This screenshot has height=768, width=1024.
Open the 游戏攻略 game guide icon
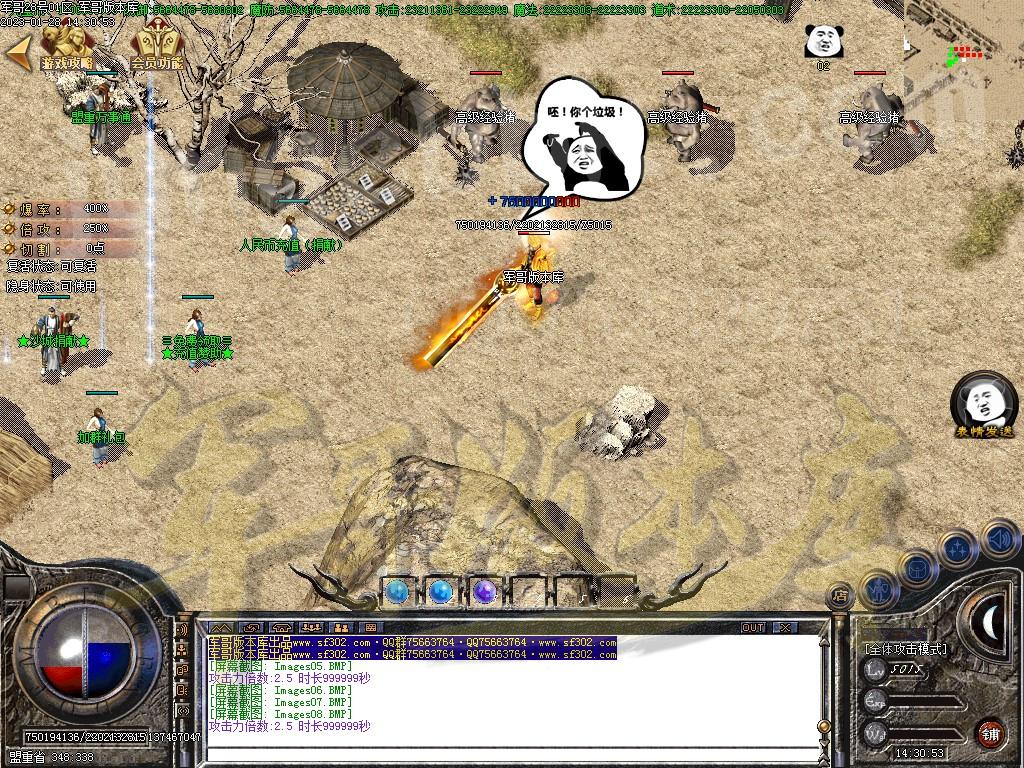(x=66, y=47)
